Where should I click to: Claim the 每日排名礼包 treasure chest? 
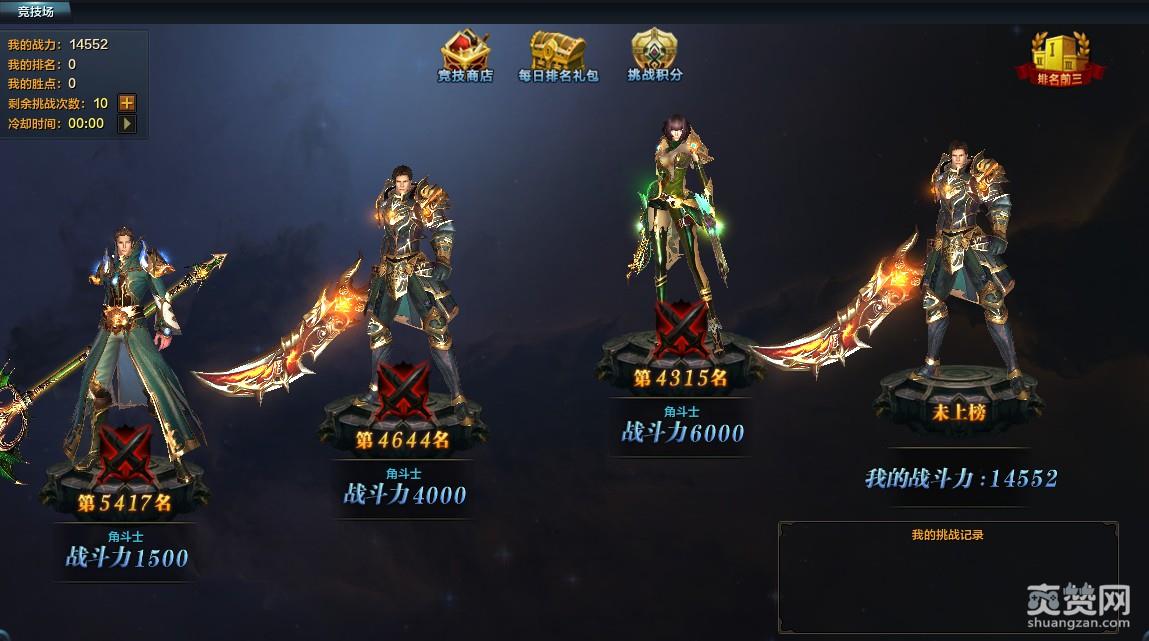(557, 56)
